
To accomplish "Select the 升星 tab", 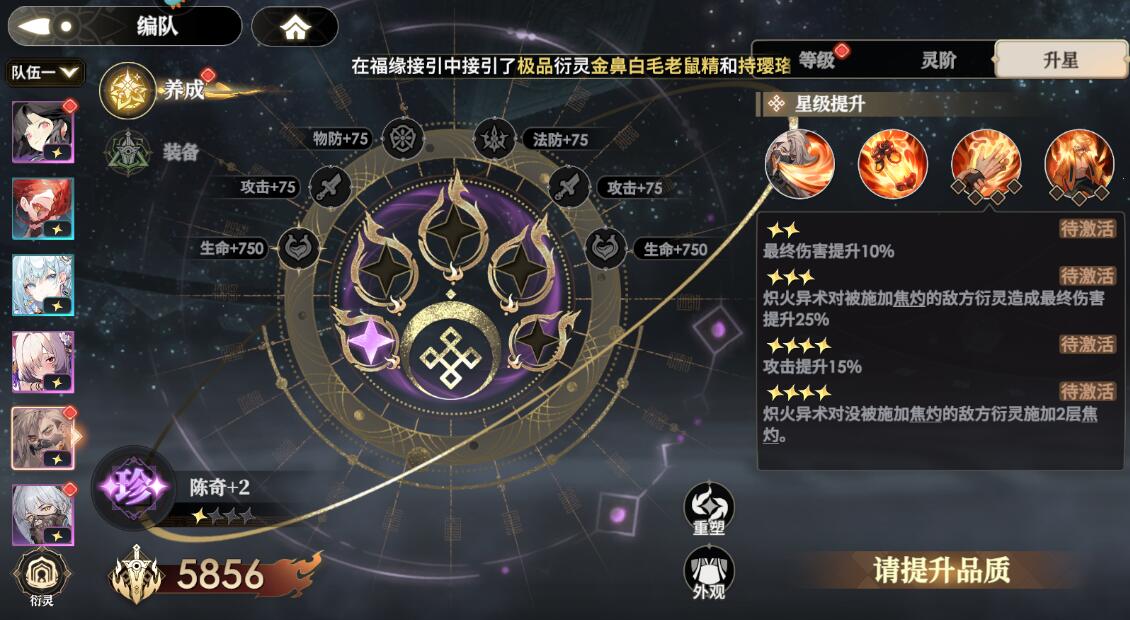I will pyautogui.click(x=1060, y=60).
